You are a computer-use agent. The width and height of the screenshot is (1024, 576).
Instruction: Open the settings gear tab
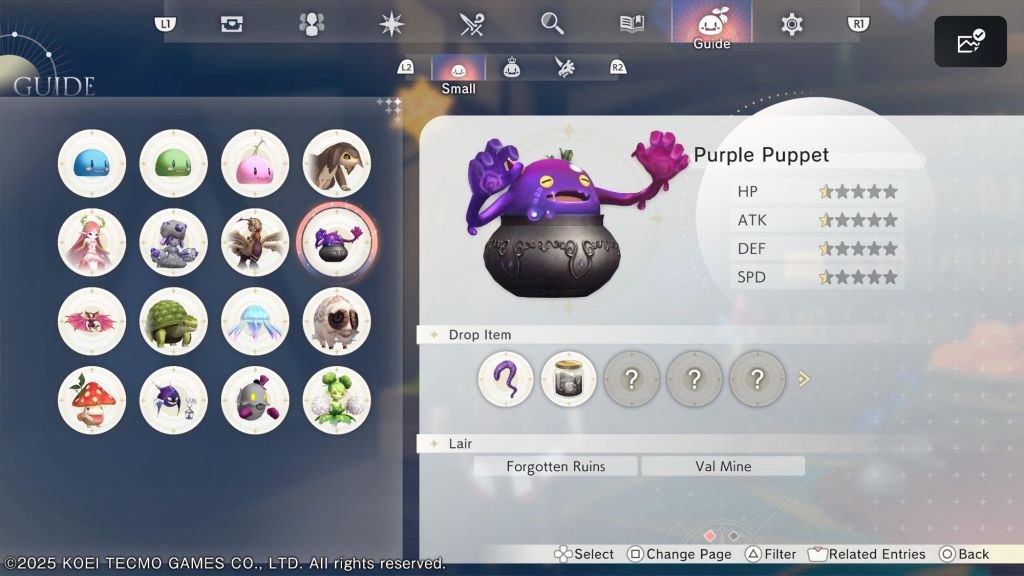[792, 24]
